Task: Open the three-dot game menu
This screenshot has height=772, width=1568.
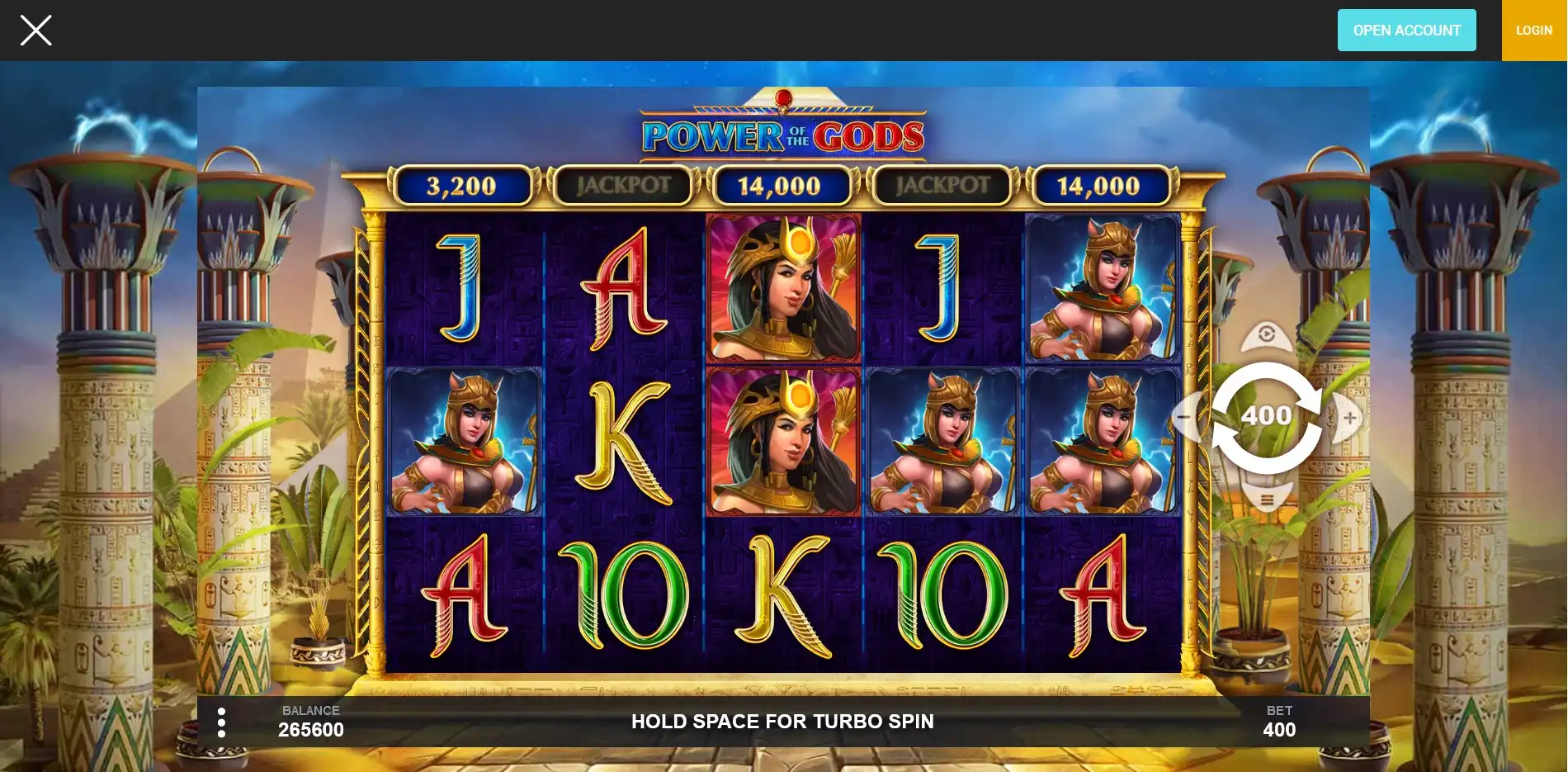Action: coord(221,722)
